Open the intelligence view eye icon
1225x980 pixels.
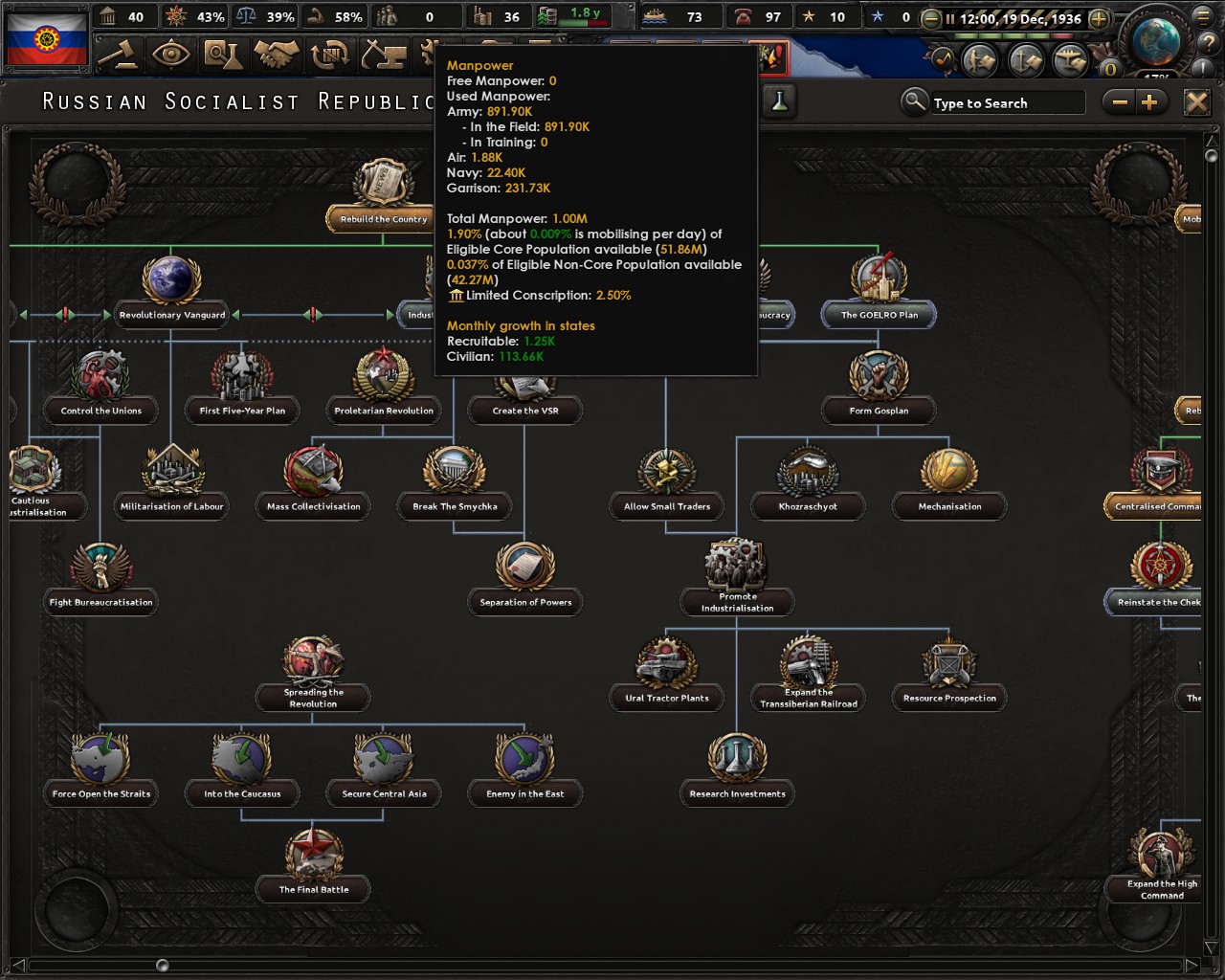pyautogui.click(x=170, y=56)
